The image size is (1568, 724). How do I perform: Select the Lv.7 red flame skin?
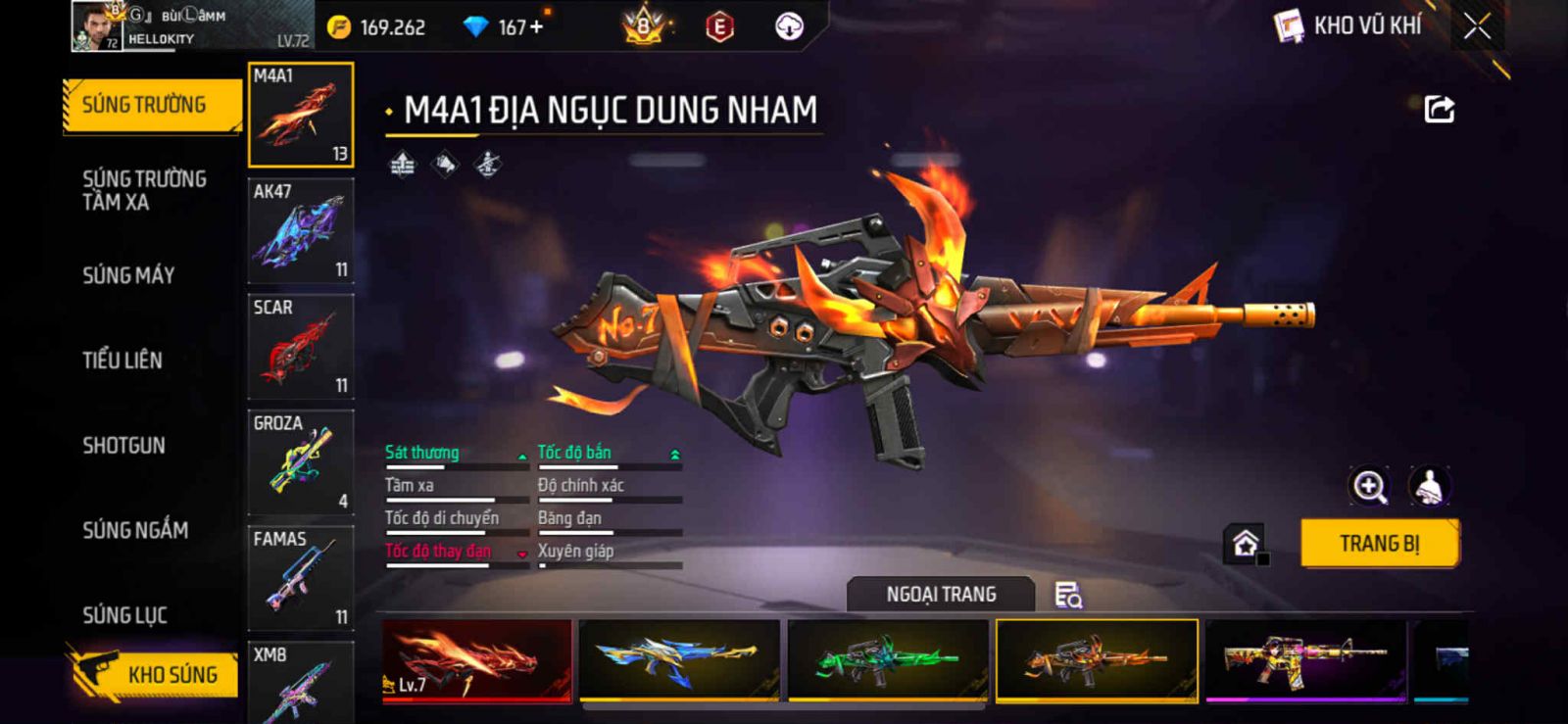(477, 660)
